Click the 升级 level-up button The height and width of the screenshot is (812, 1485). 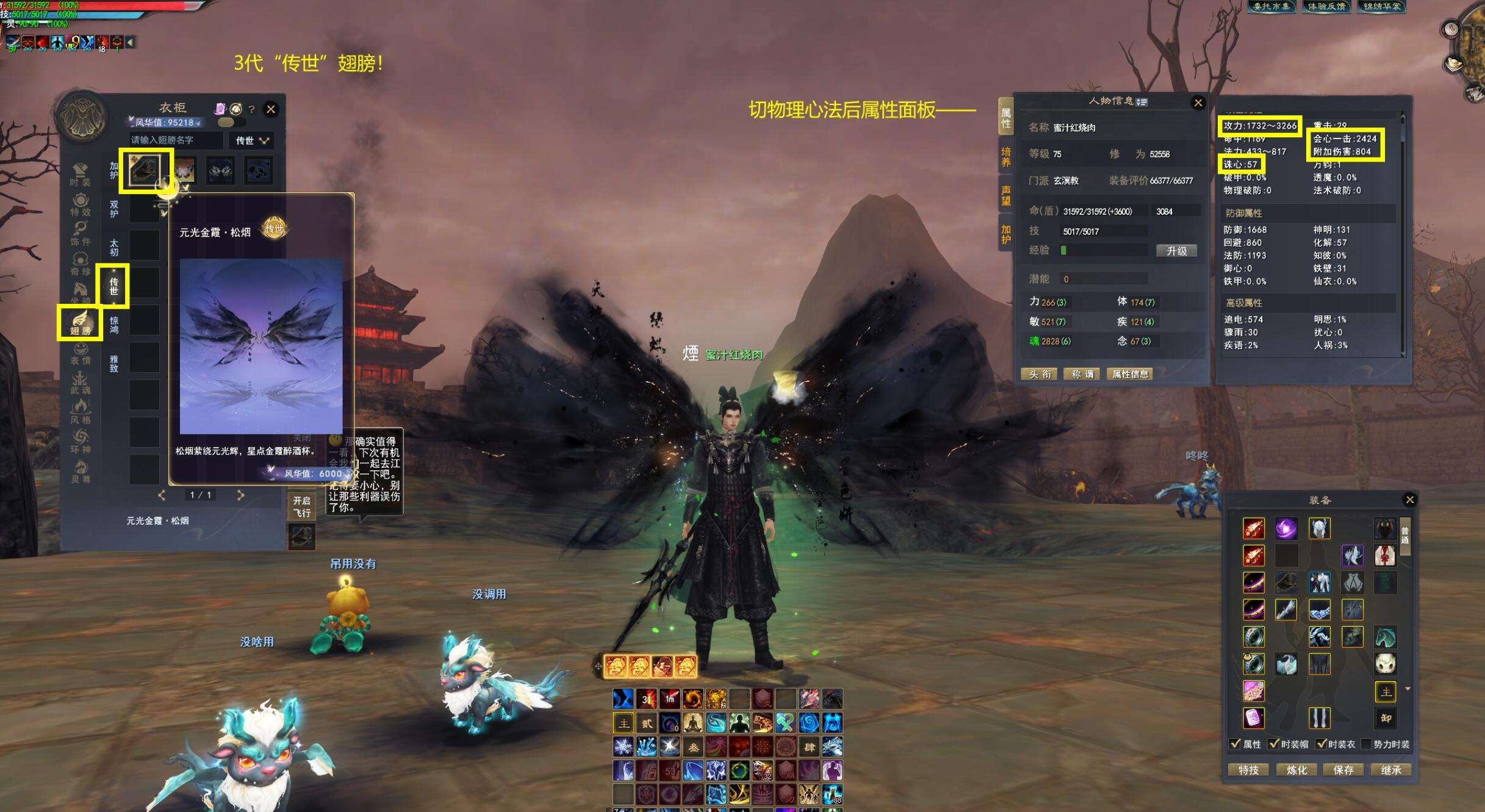pyautogui.click(x=1176, y=251)
